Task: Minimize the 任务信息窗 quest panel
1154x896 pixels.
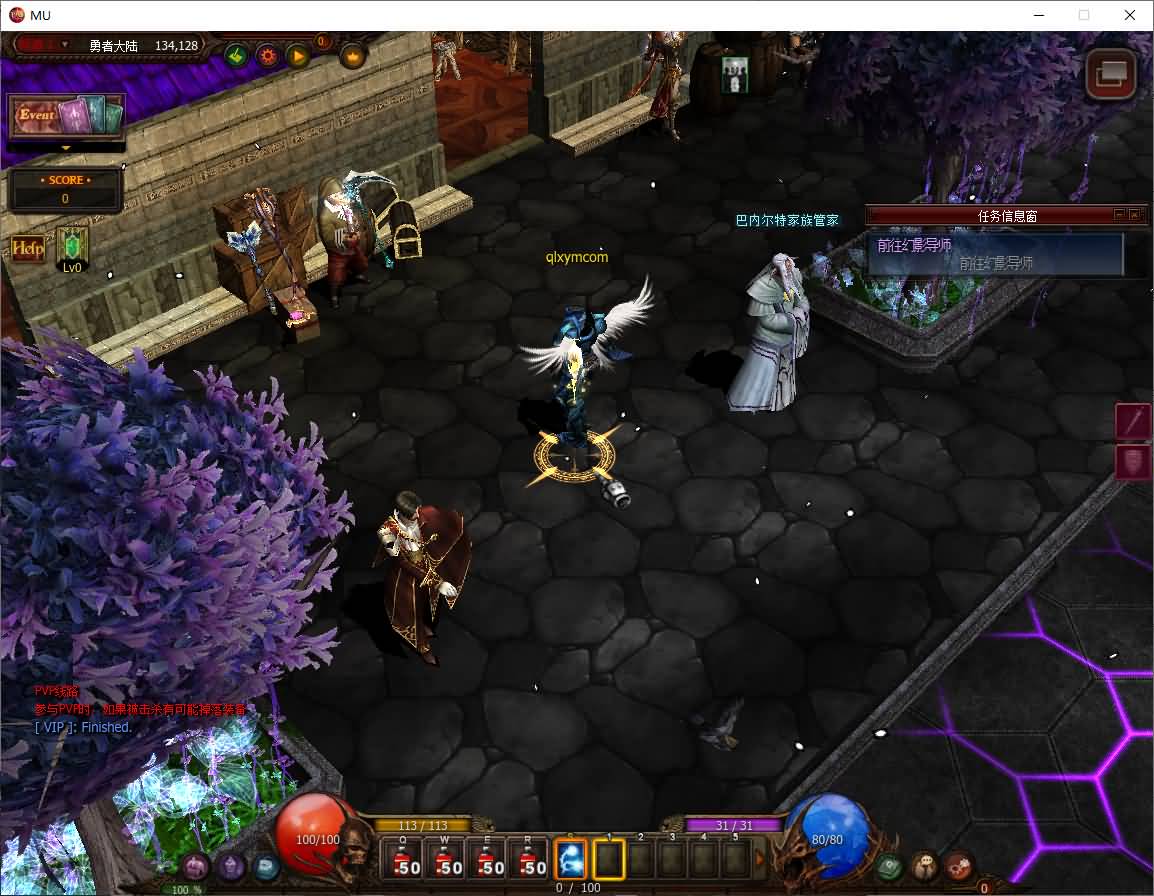Action: [1119, 215]
